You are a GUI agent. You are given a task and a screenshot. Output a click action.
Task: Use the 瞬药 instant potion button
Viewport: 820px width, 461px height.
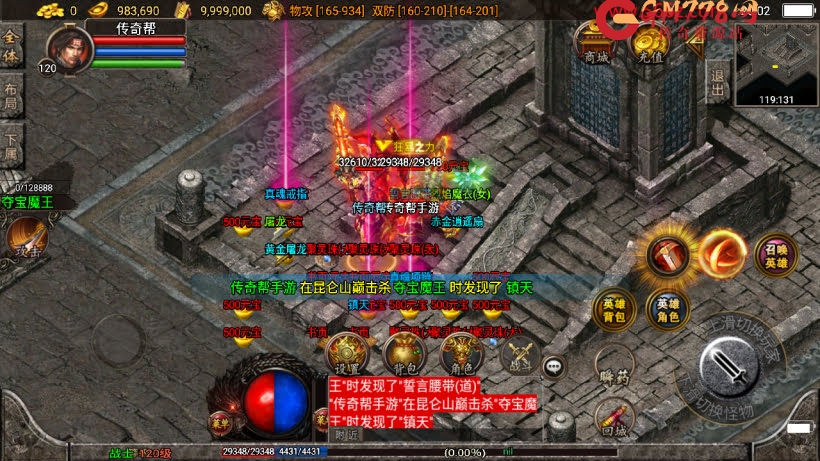[613, 367]
